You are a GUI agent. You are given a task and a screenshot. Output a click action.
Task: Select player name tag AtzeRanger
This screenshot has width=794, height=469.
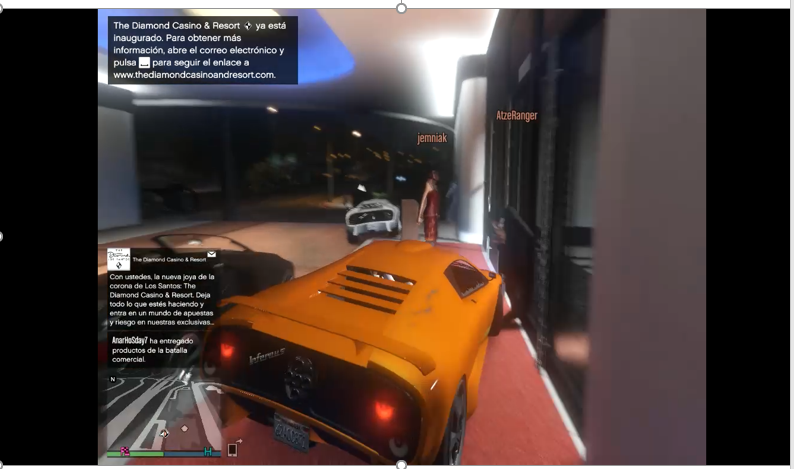tap(516, 116)
